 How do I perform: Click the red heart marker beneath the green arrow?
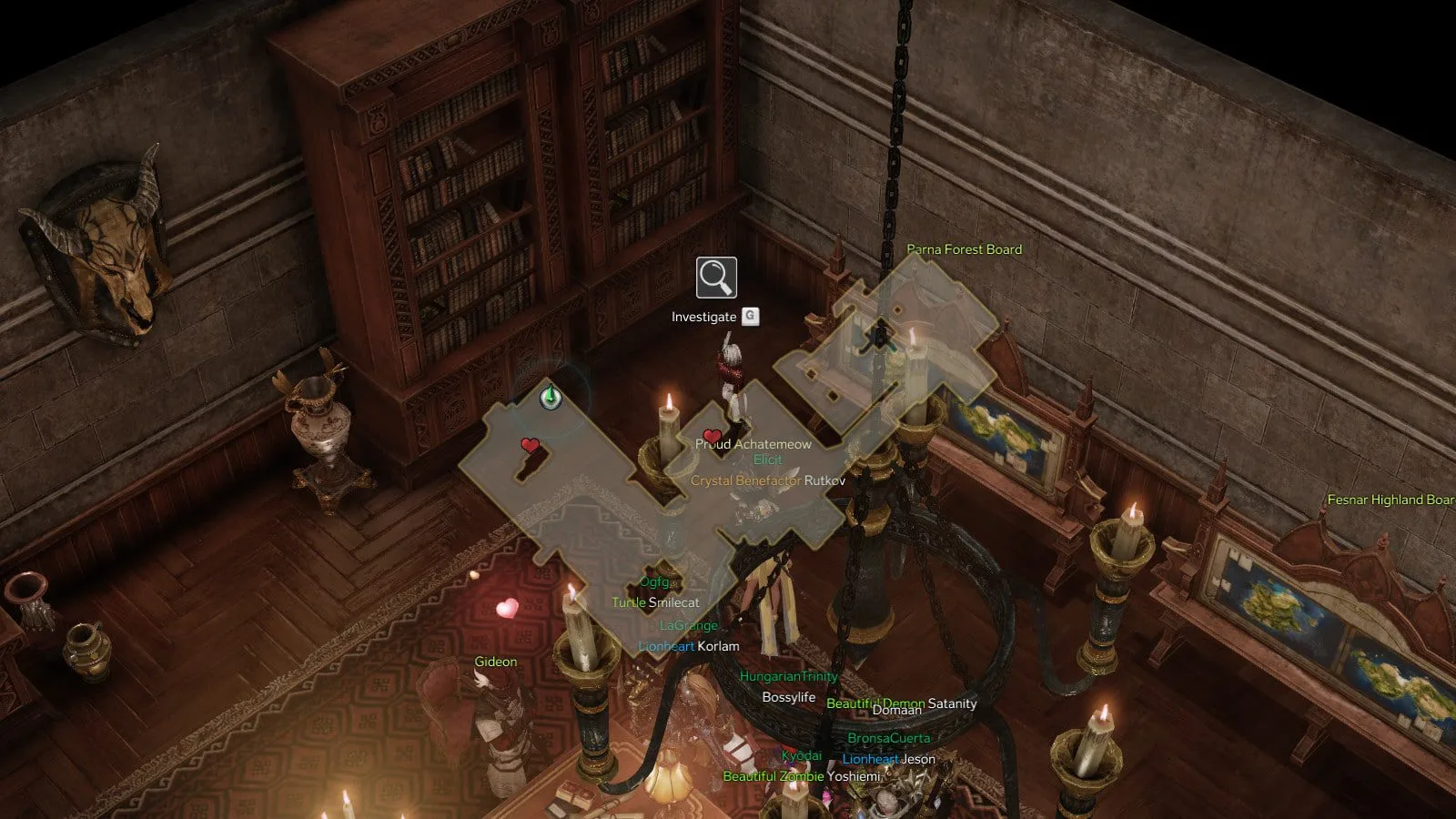(530, 445)
